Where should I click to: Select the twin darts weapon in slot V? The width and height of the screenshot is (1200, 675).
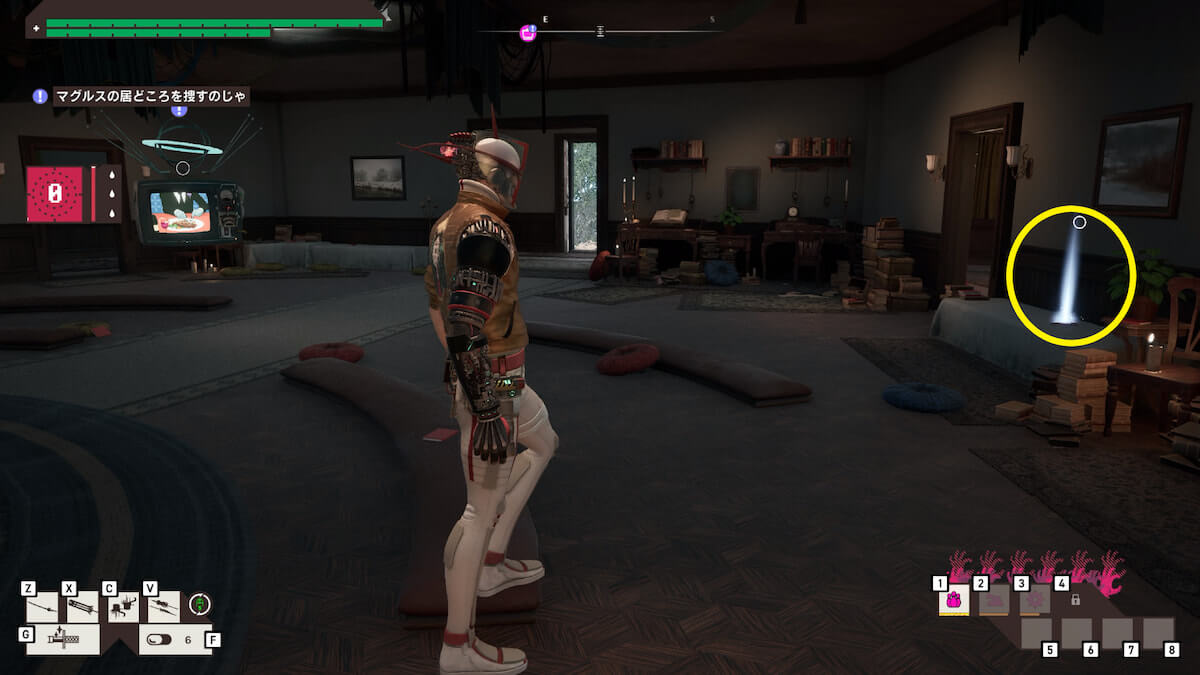pos(163,607)
